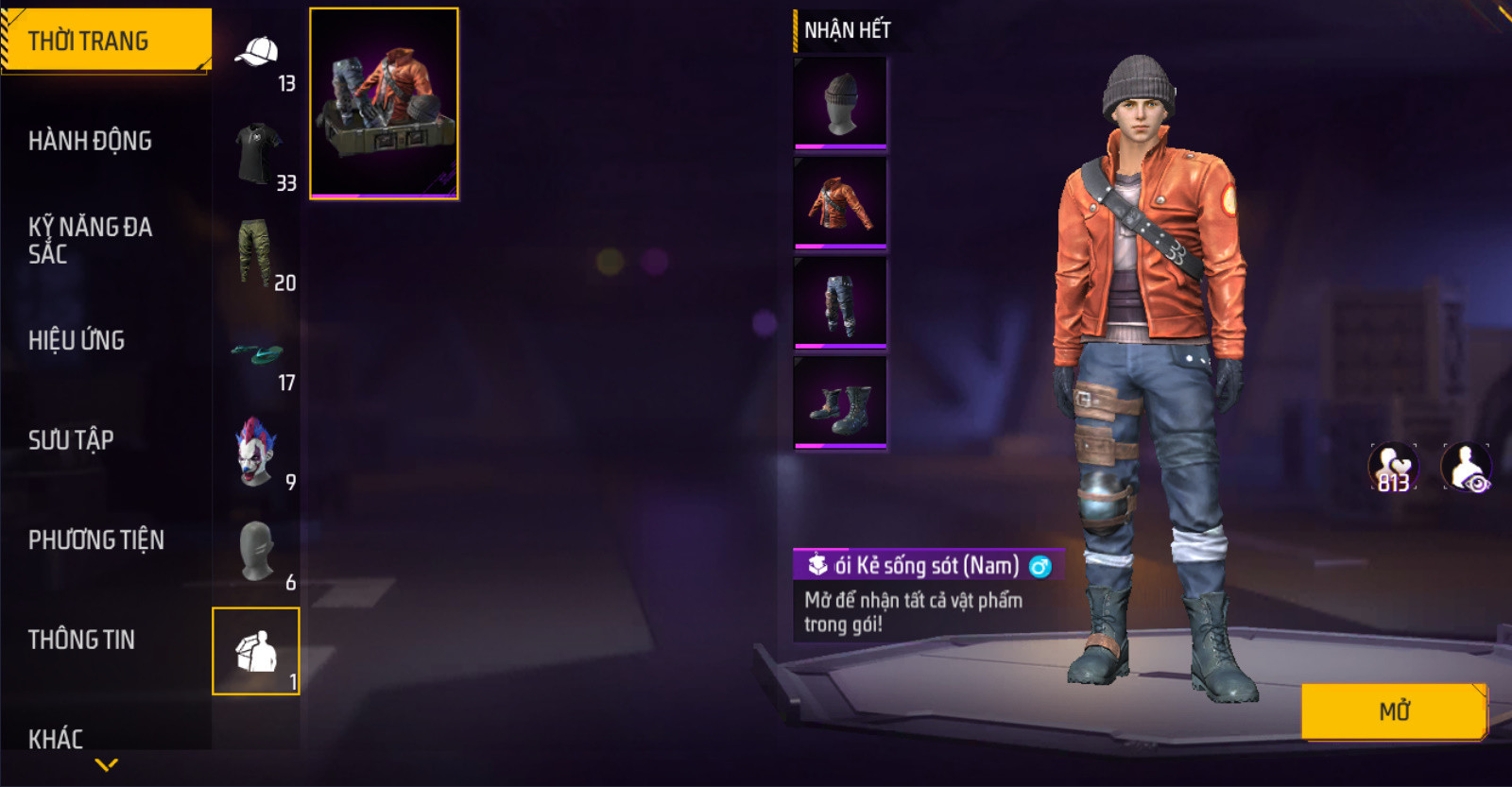This screenshot has height=787, width=1512.
Task: Select the KỸ NĂNG ĐA SẮC tab
Action: pyautogui.click(x=91, y=240)
